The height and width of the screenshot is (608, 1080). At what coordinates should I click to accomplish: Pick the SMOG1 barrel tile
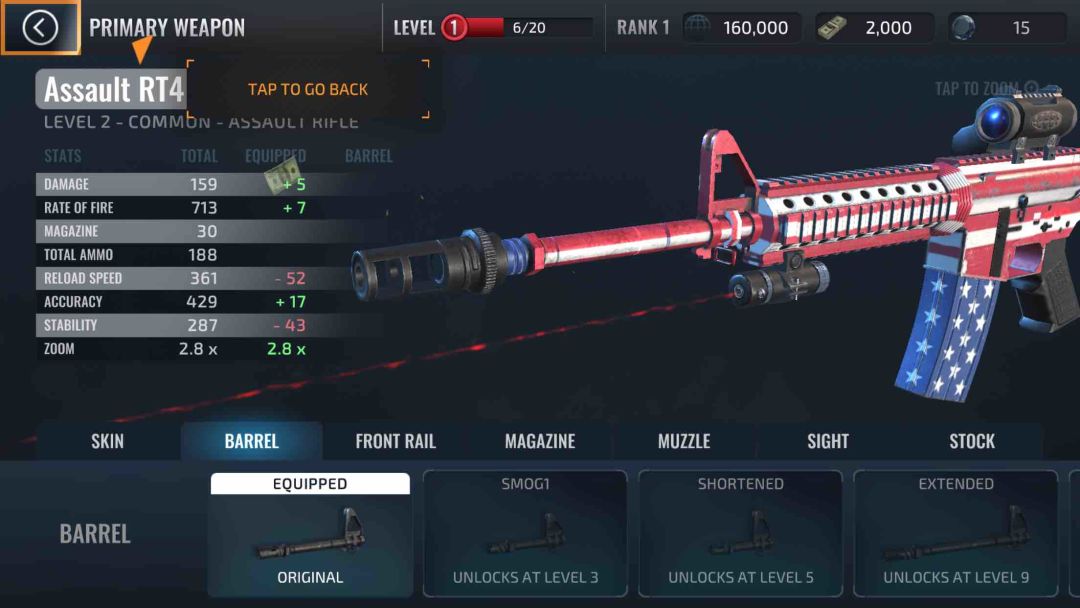[525, 535]
